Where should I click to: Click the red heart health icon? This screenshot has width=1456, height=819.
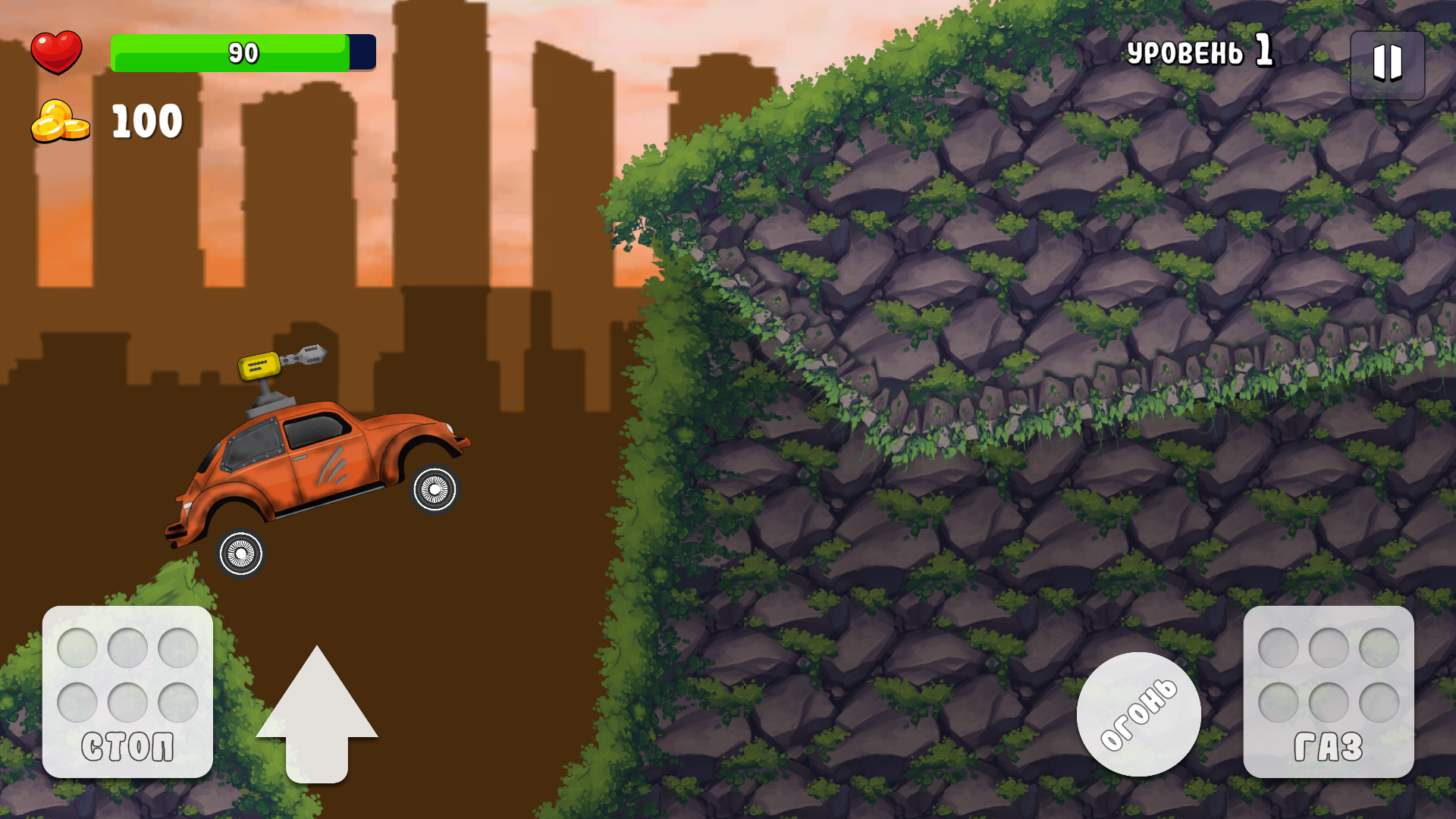click(x=58, y=52)
